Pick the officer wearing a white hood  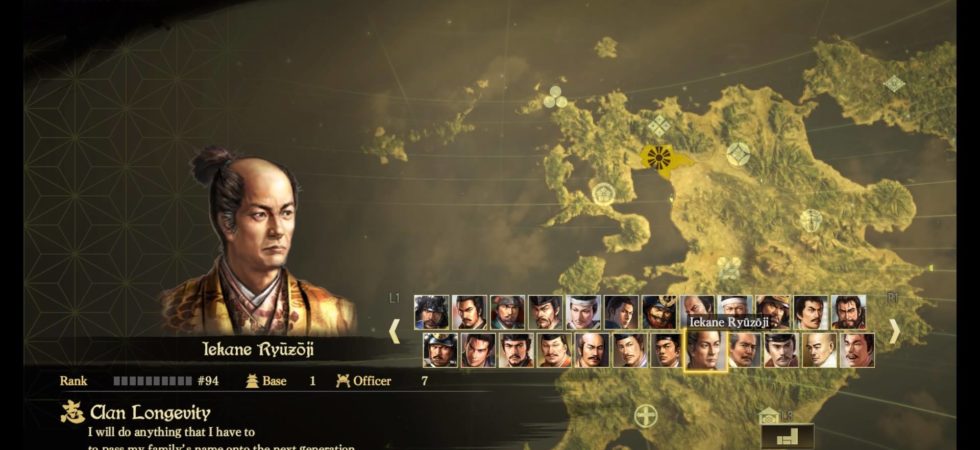pyautogui.click(x=733, y=311)
